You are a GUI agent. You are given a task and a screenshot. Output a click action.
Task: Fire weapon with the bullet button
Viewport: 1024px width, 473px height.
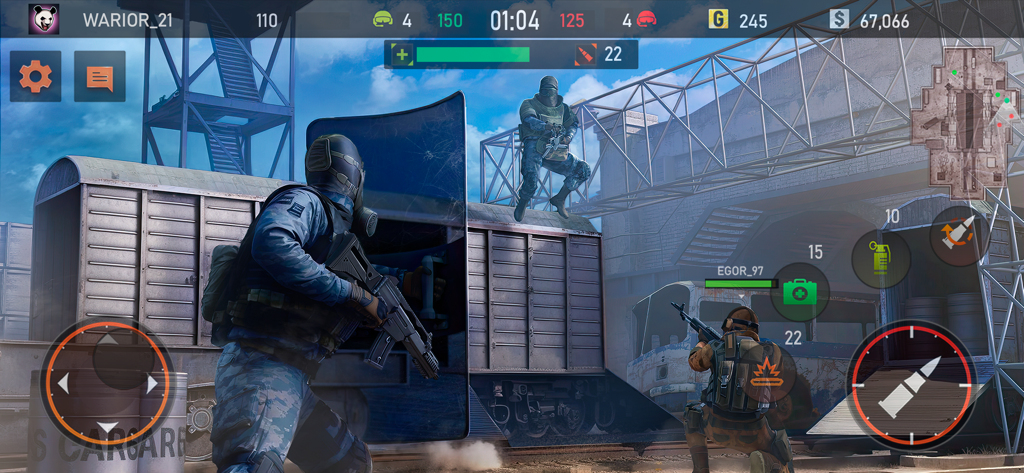[x=910, y=384]
